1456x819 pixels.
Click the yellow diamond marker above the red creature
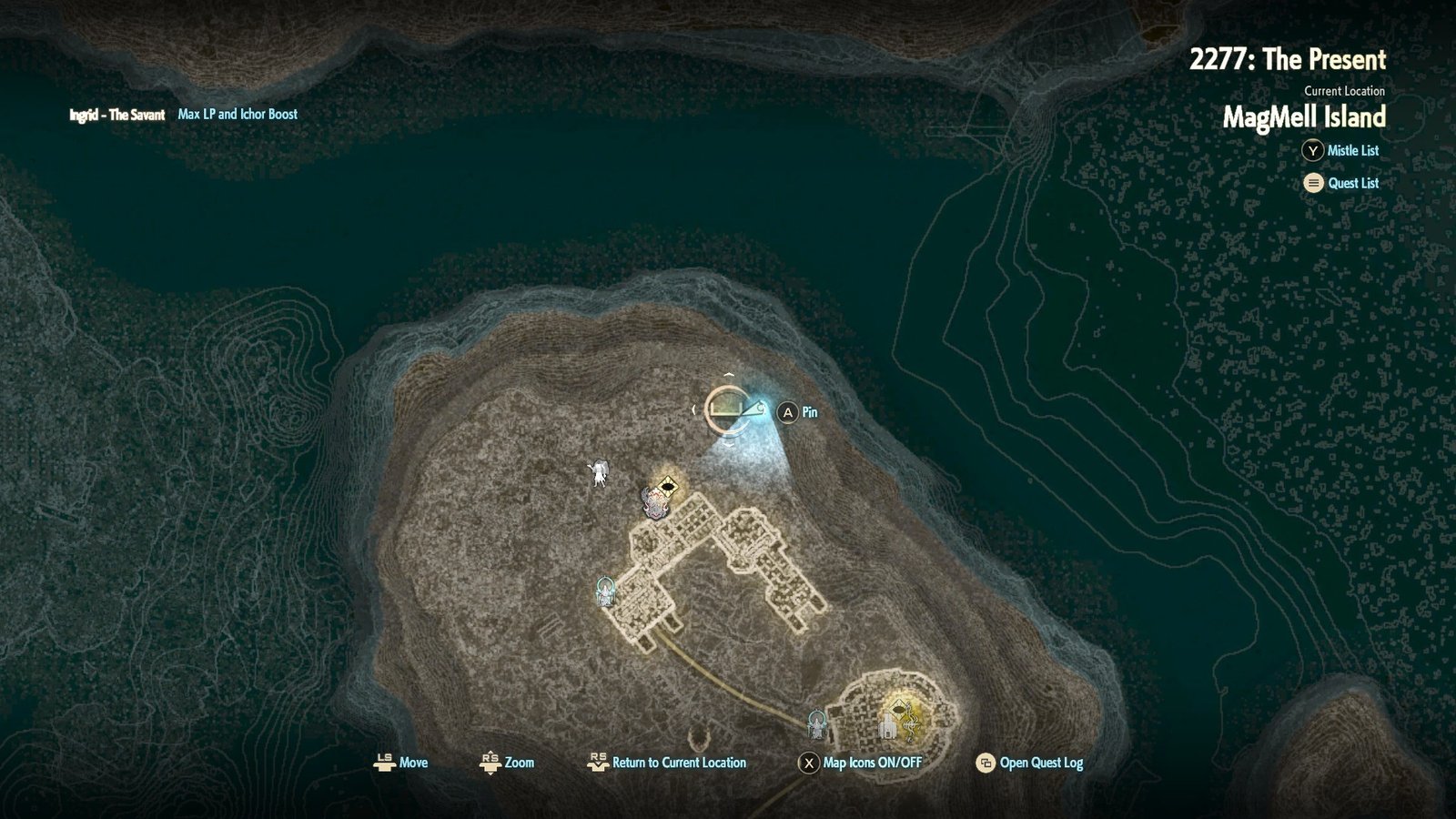[x=669, y=487]
